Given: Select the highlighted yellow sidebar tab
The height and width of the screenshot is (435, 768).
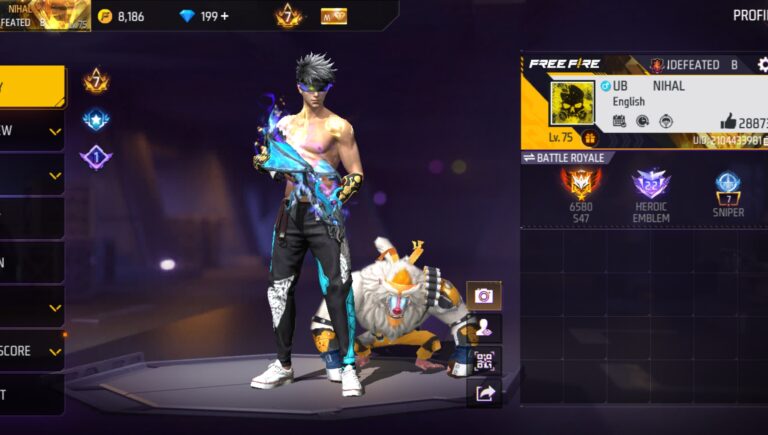Looking at the screenshot, I should click(31, 86).
